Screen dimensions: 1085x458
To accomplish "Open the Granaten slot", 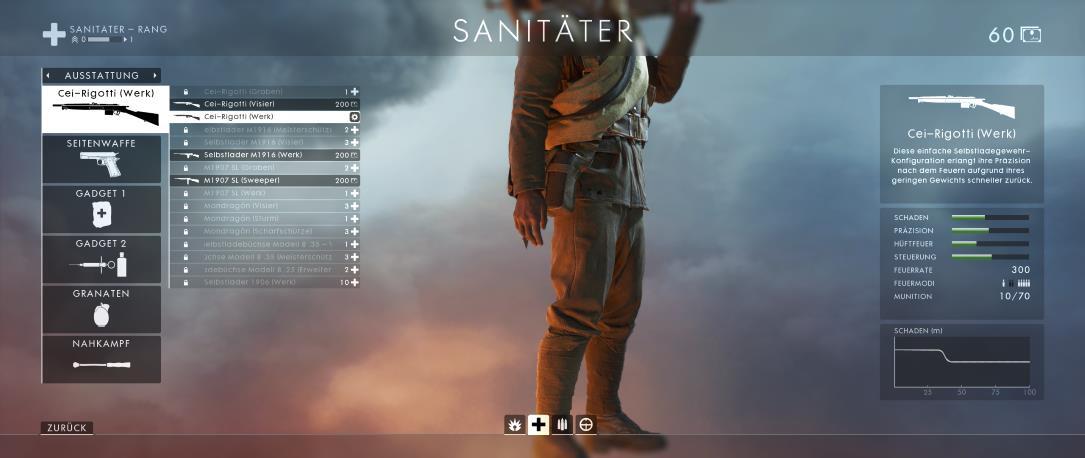I will coord(101,309).
